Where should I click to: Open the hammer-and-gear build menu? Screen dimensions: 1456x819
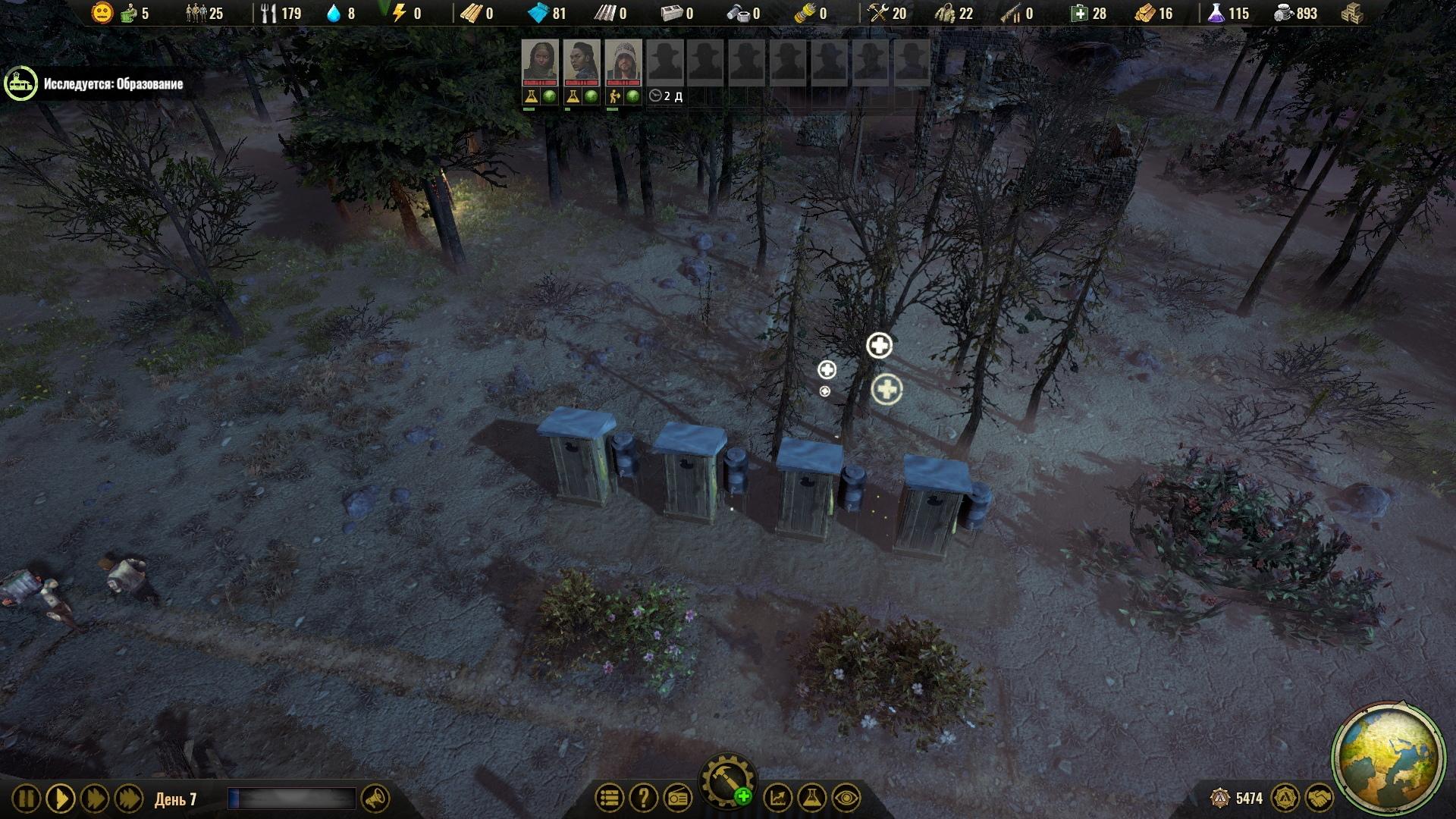(728, 781)
